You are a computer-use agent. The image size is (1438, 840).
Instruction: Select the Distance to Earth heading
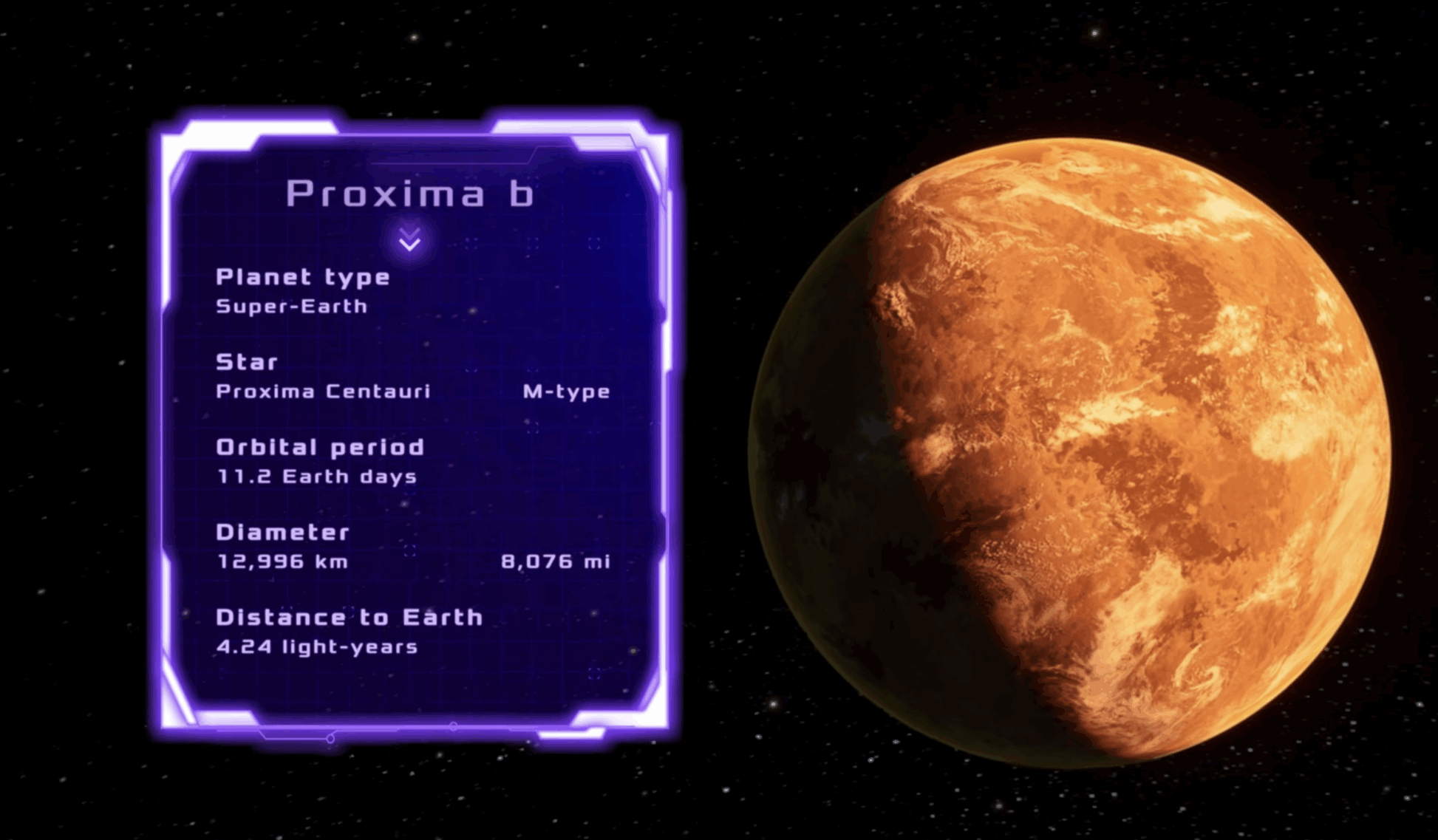tap(348, 617)
